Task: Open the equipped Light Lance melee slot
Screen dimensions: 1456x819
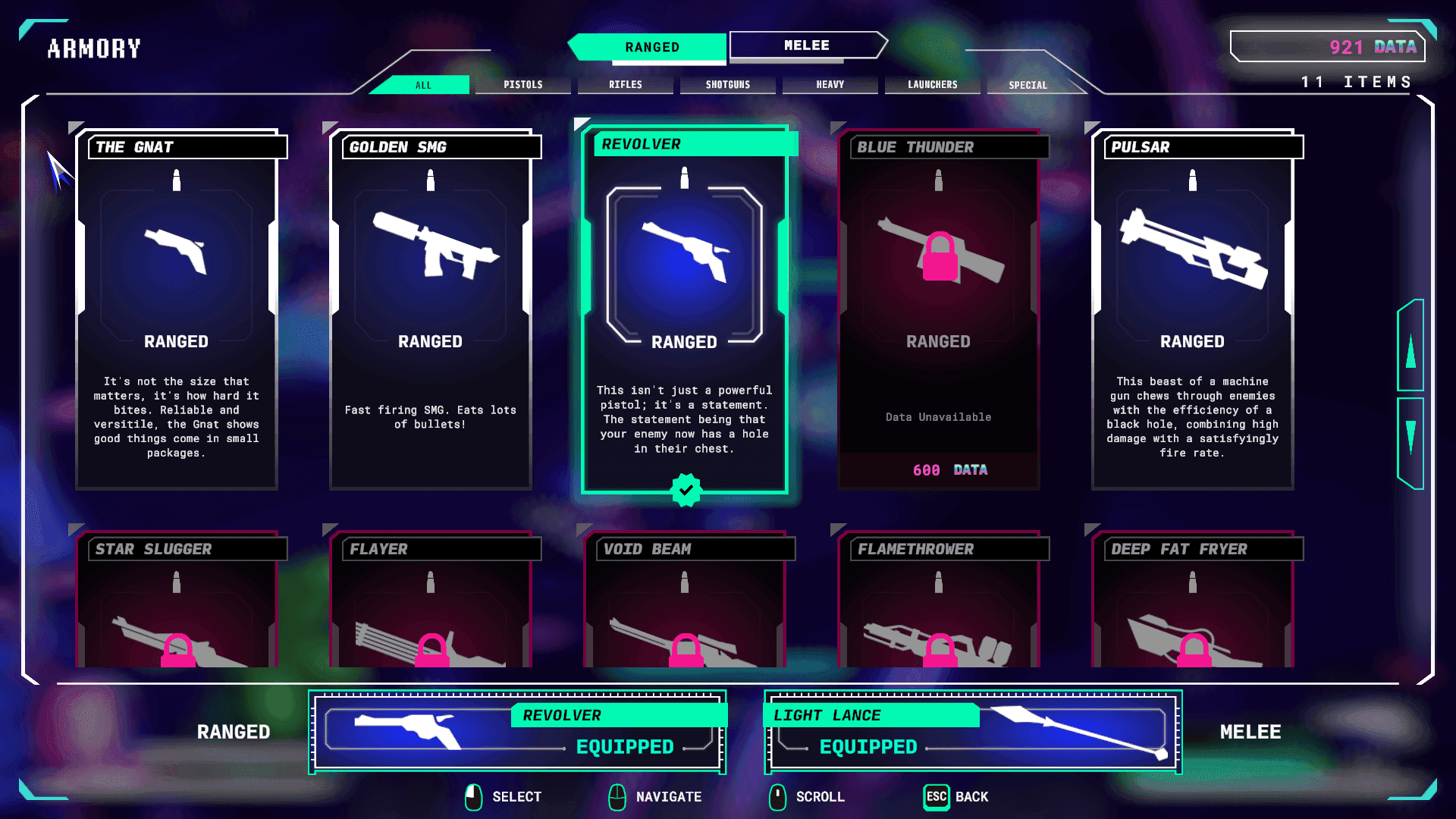Action: coord(973,732)
